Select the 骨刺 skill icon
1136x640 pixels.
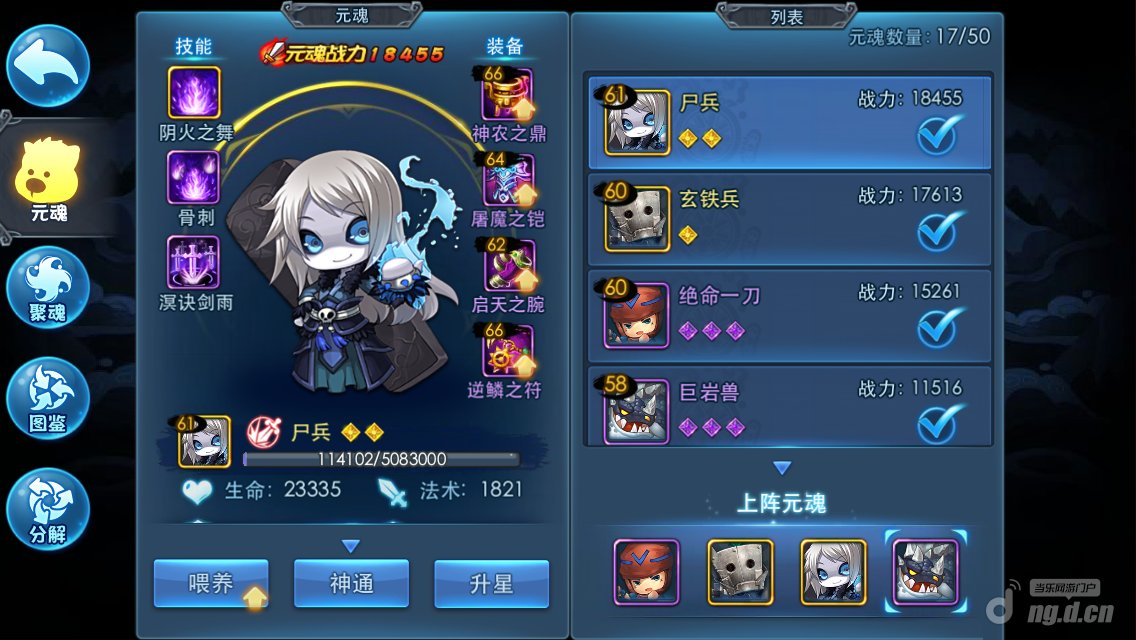coord(194,178)
